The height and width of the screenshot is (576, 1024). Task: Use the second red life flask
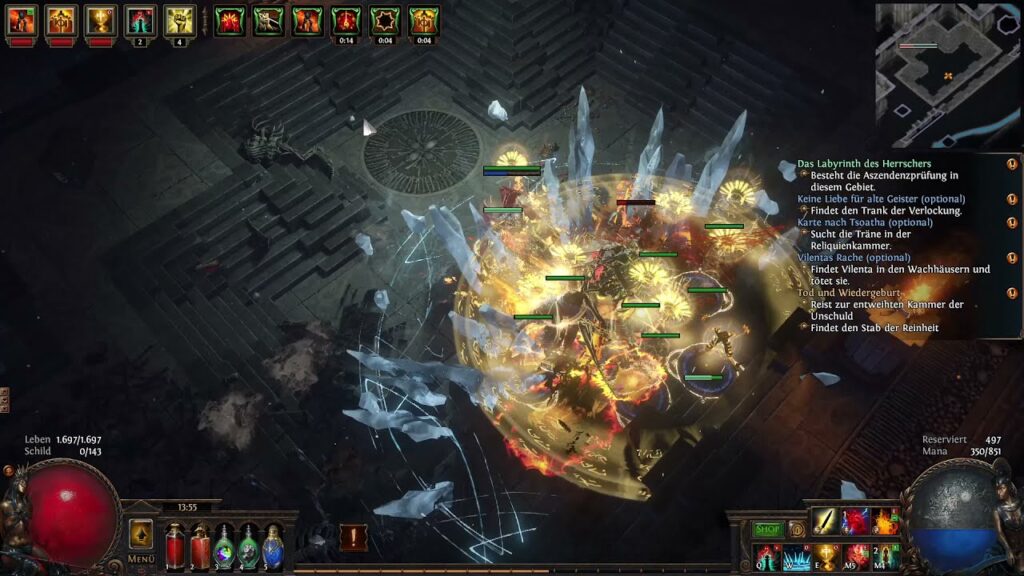(x=200, y=546)
